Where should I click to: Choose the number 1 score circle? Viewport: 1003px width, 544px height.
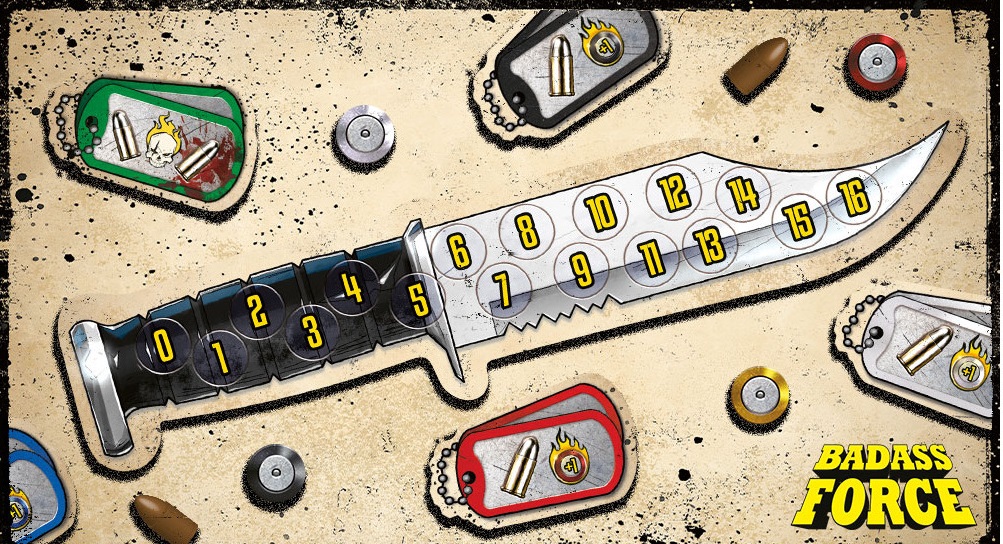[220, 357]
